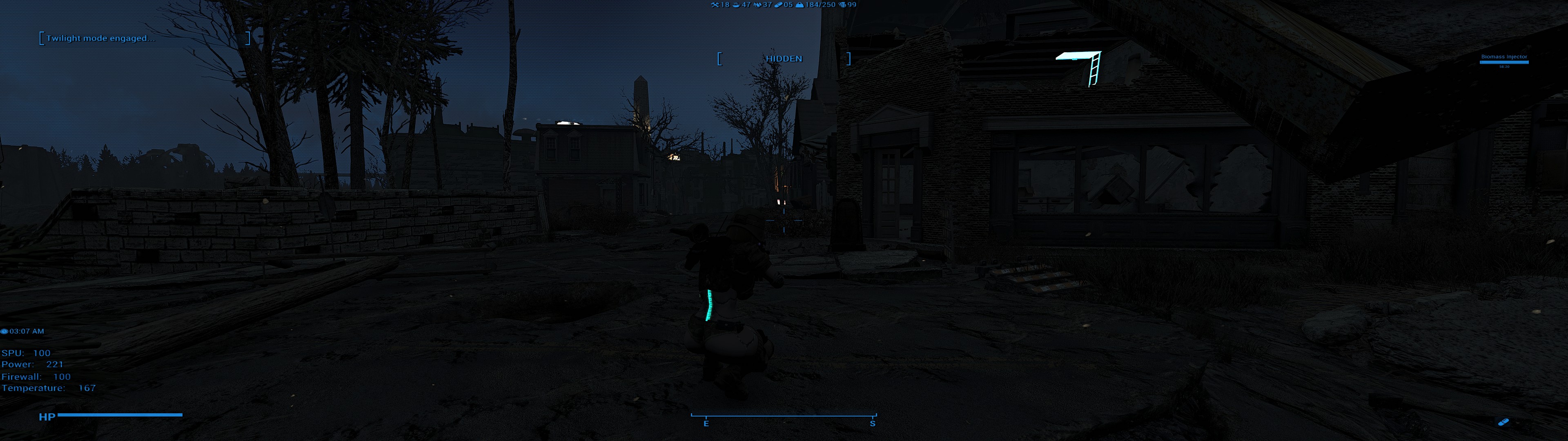Click the carry weight bag icon

(x=799, y=5)
